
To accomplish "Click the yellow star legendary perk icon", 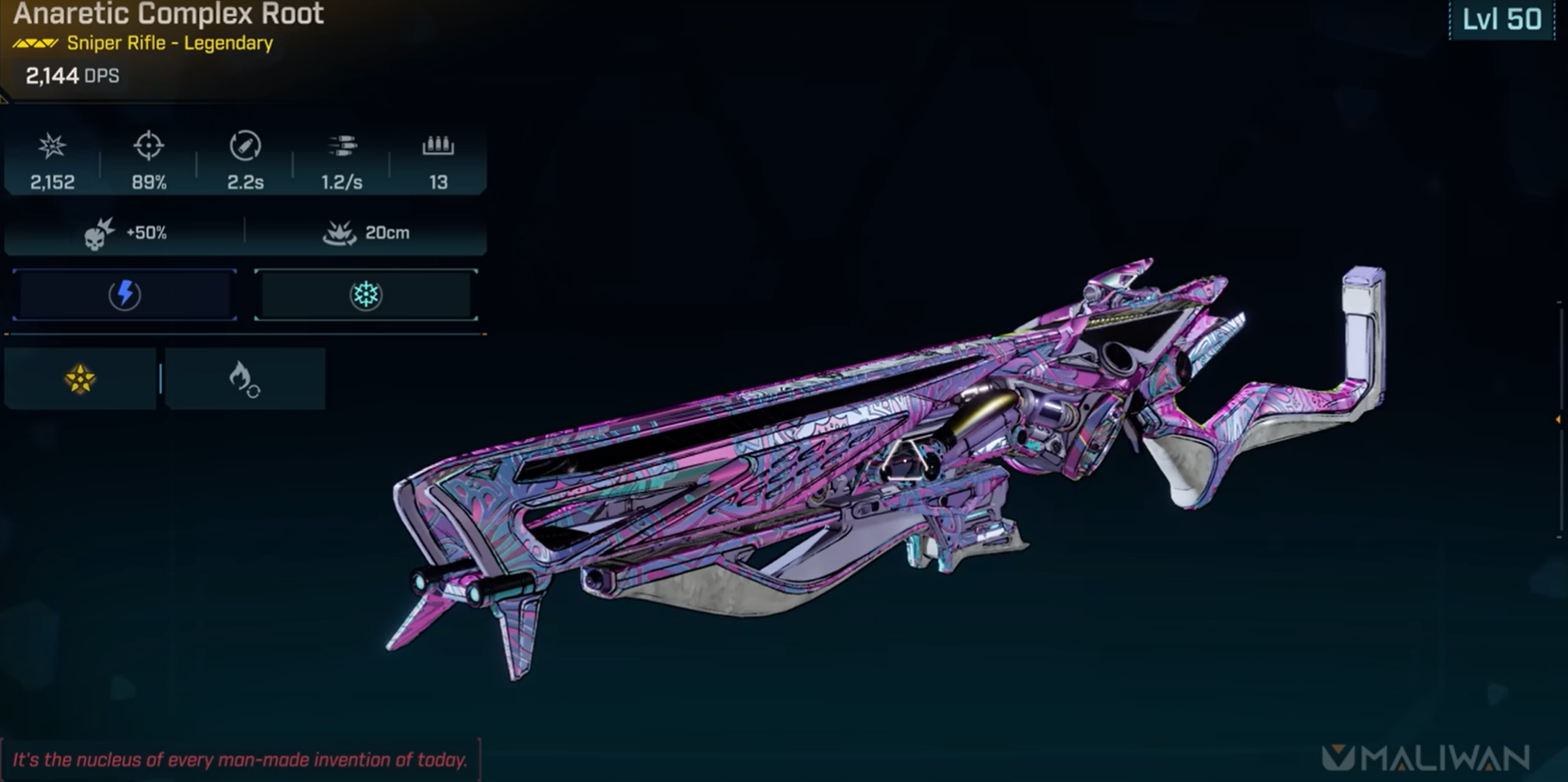I will coord(80,379).
